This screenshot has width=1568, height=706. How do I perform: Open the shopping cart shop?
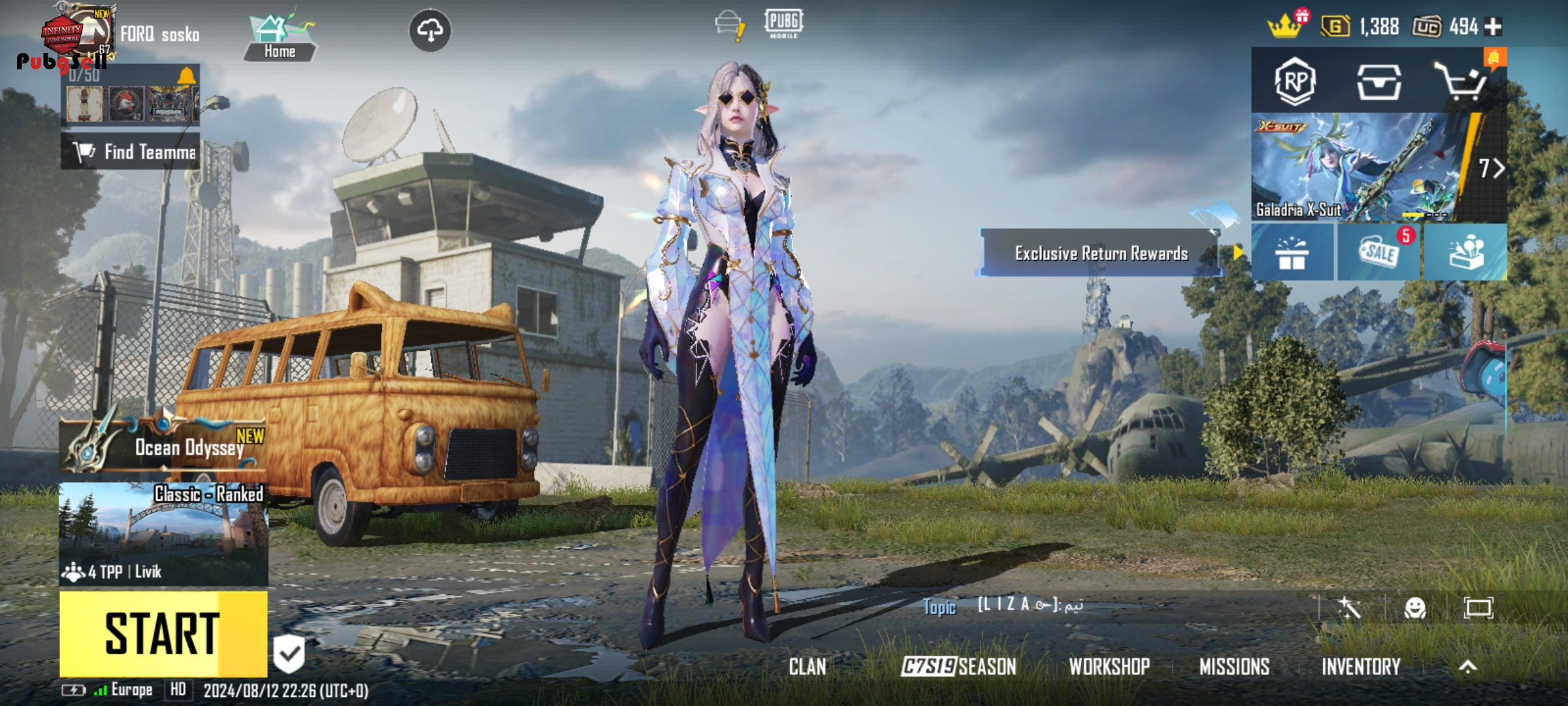pos(1461,82)
